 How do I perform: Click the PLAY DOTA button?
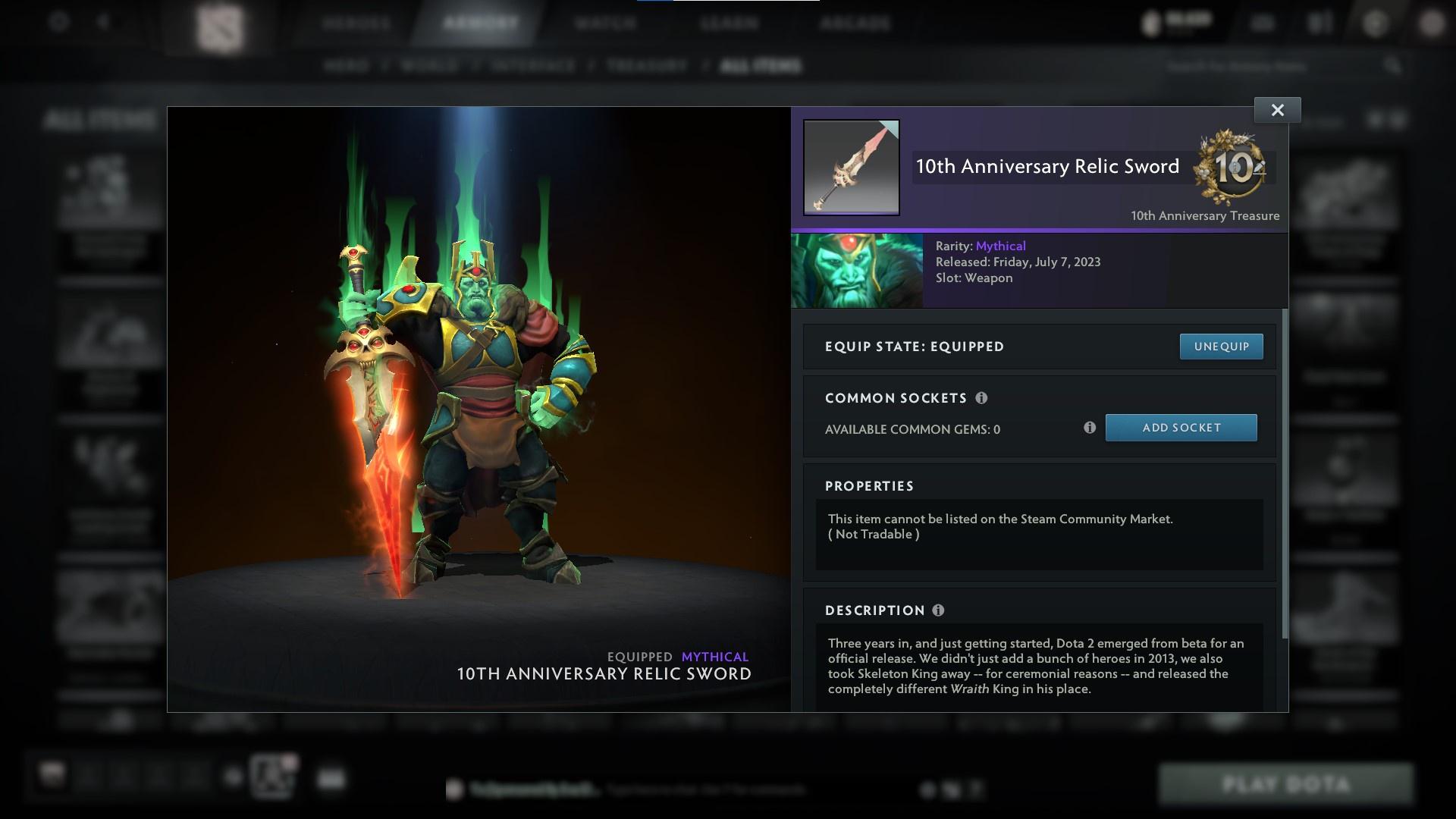pyautogui.click(x=1288, y=785)
